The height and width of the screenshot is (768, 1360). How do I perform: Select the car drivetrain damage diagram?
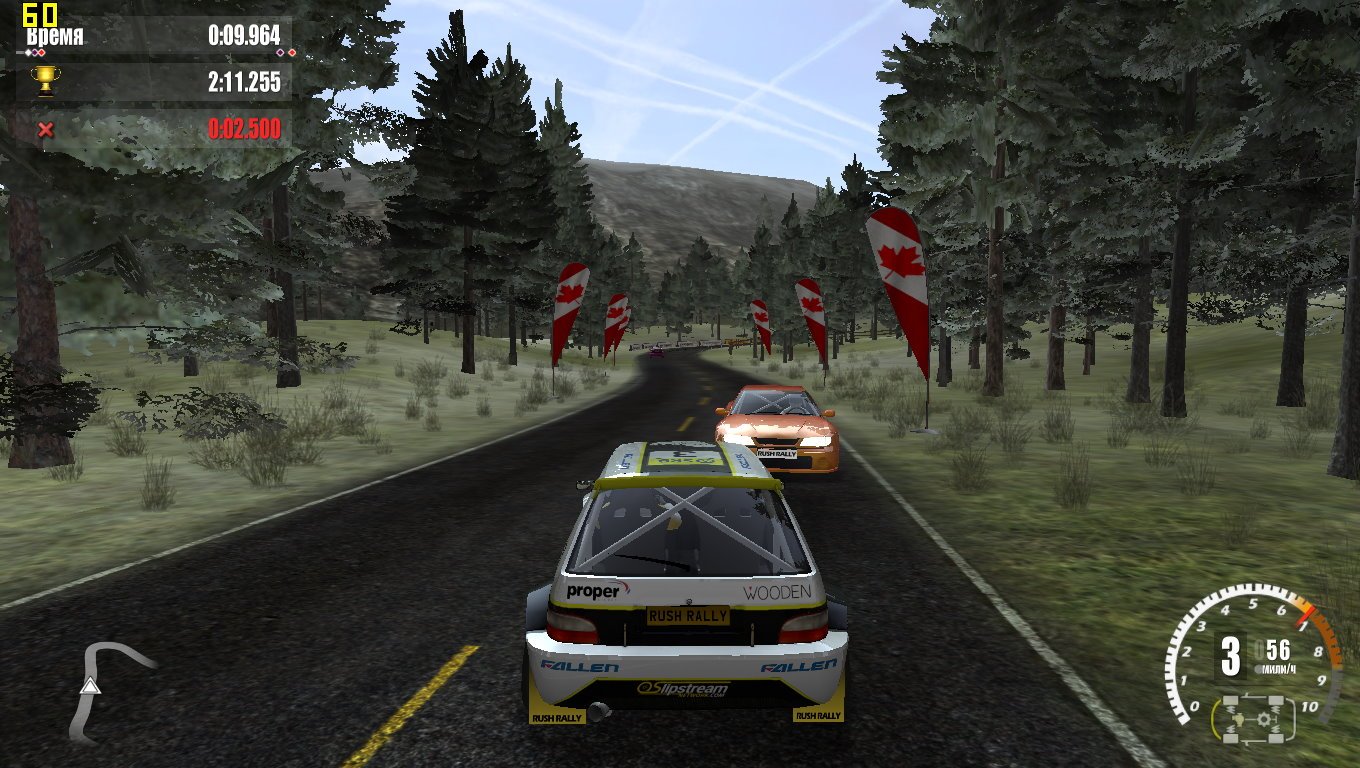pyautogui.click(x=1253, y=719)
